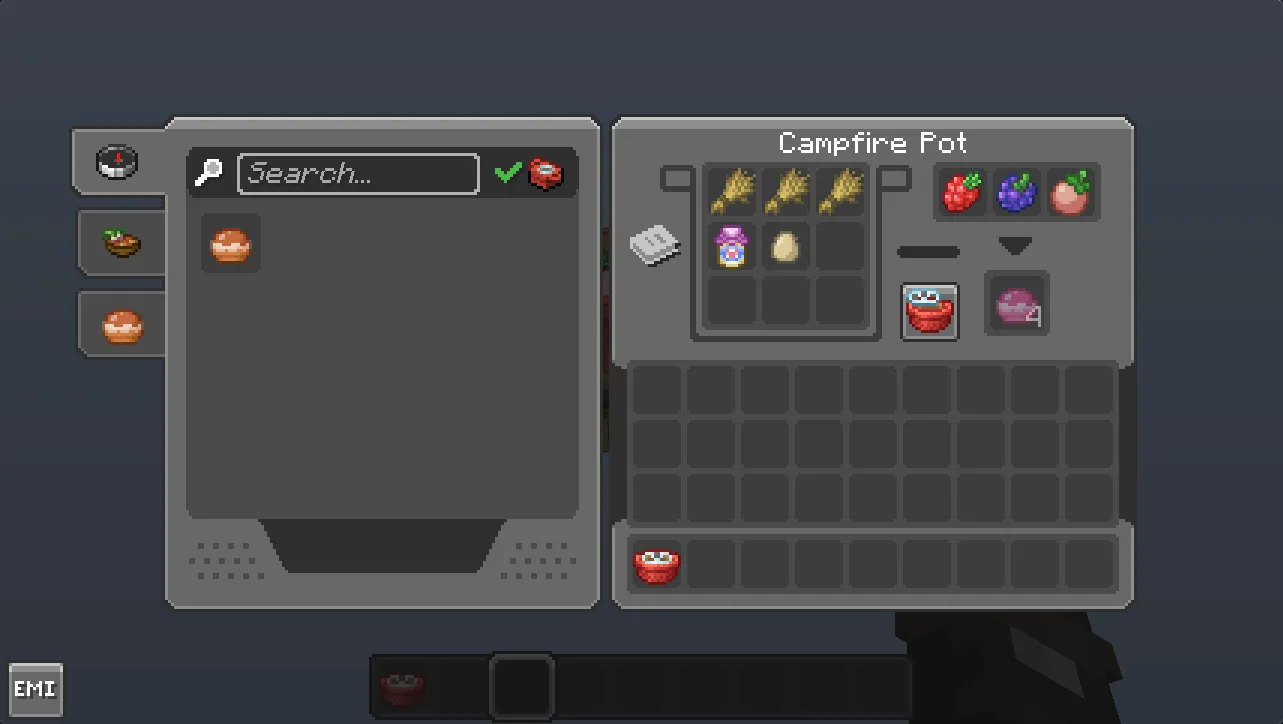Click the sweet berries ingredient option
Viewport: 1283px width, 724px height.
[x=960, y=190]
